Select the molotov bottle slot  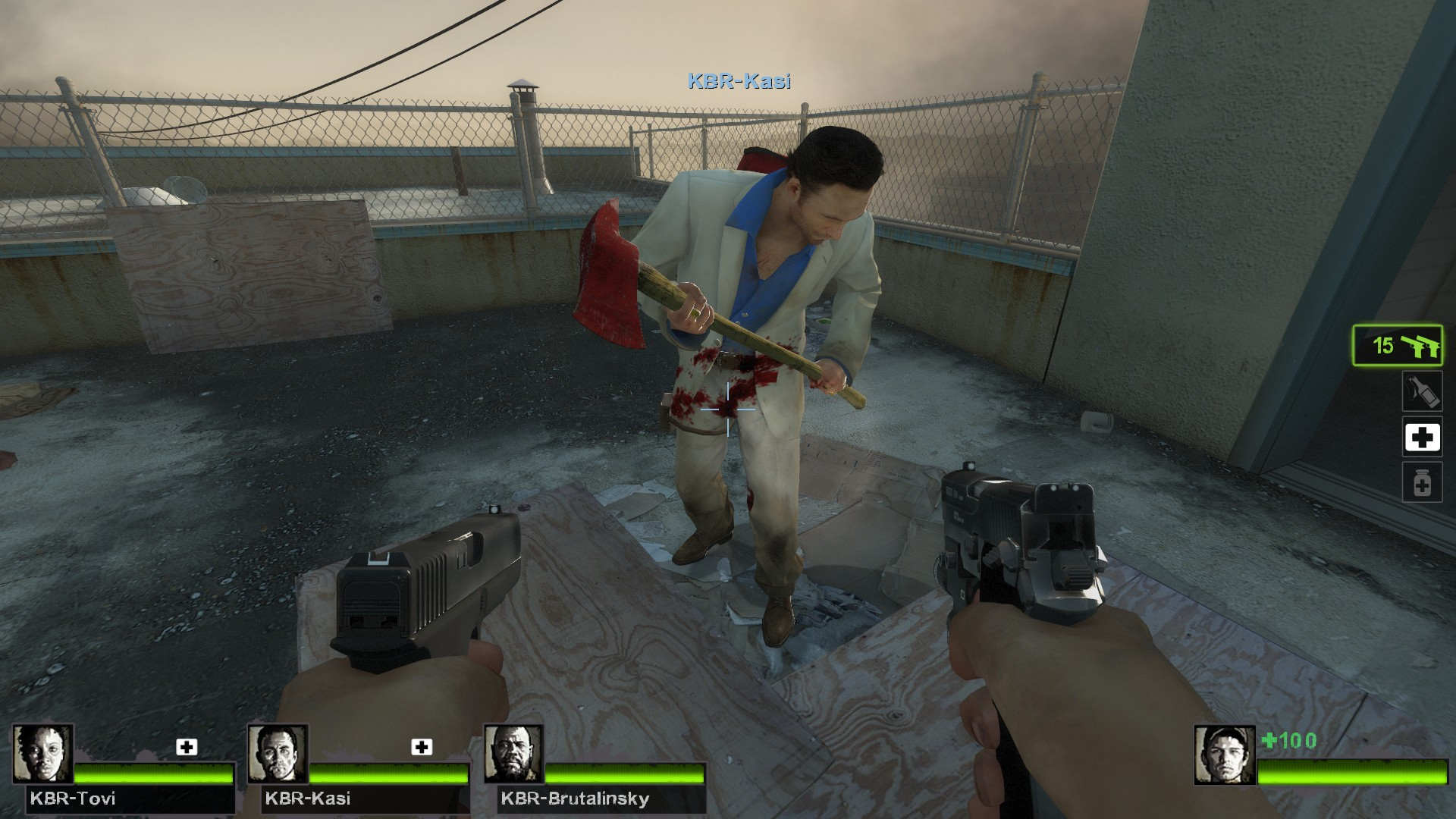pos(1422,391)
